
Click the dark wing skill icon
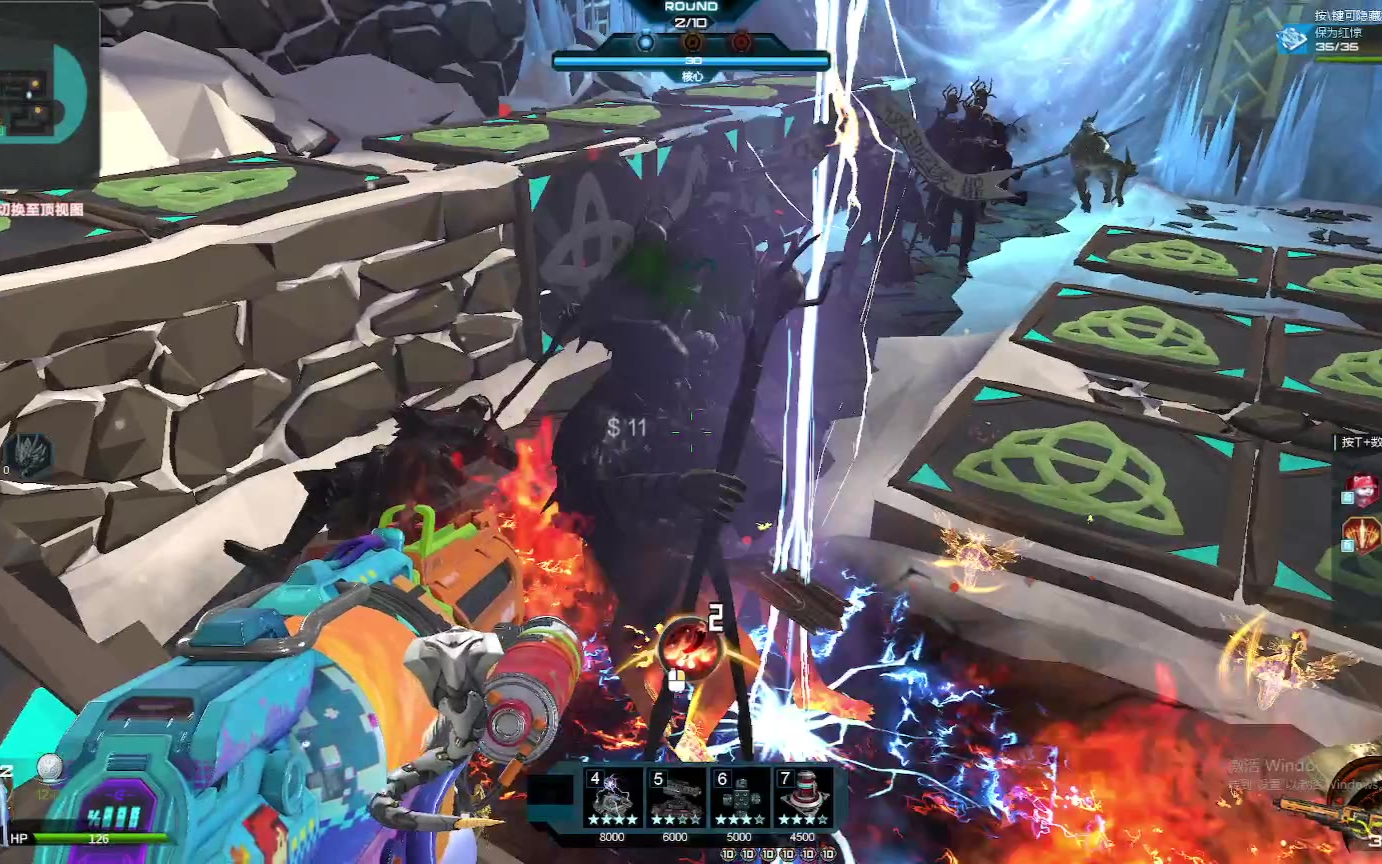tap(28, 453)
